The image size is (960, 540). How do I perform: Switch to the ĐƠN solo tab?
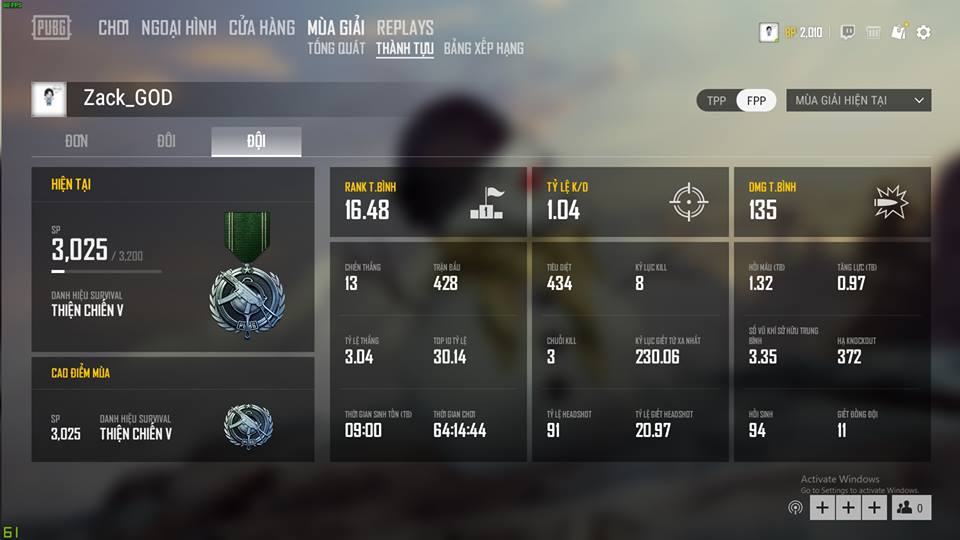[77, 141]
